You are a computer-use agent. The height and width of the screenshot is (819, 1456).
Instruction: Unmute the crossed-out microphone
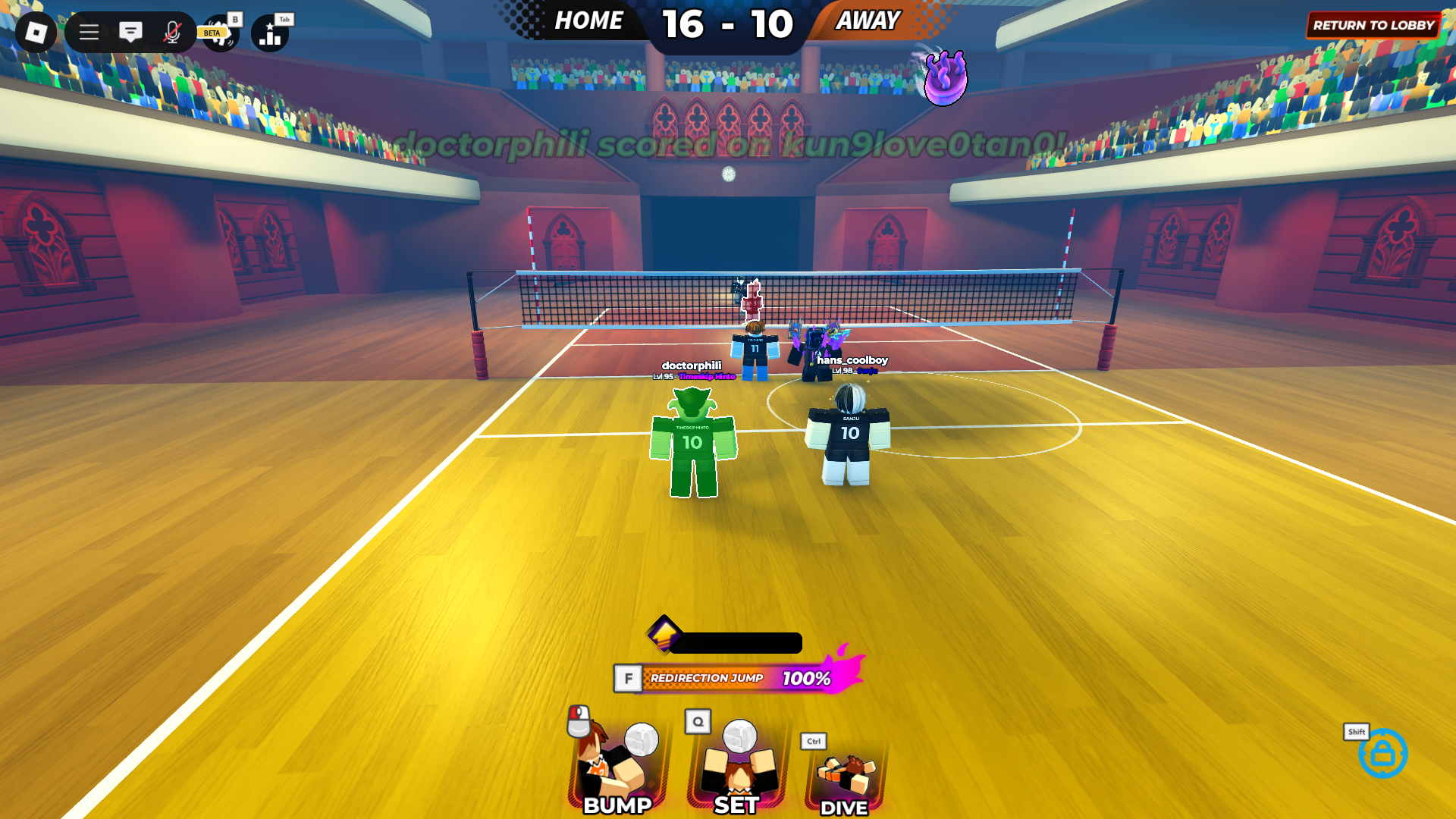tap(172, 33)
